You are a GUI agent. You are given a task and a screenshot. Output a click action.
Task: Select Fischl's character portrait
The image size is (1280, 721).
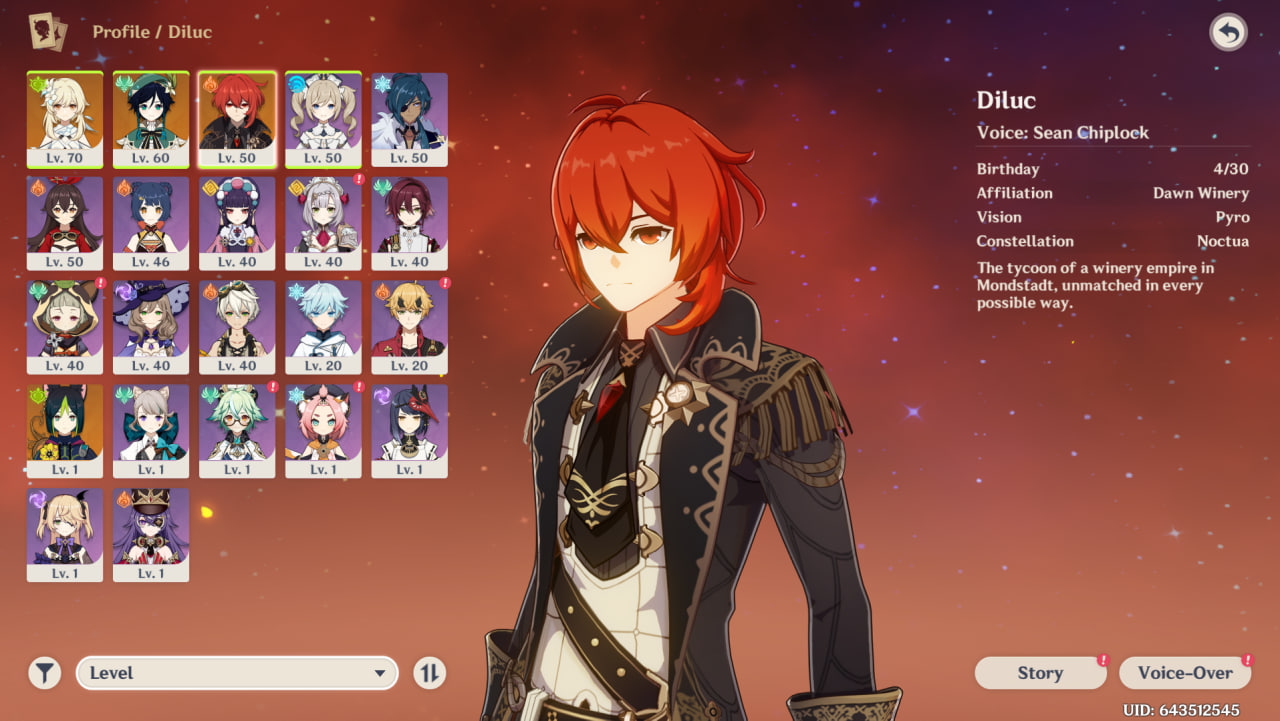tap(65, 534)
